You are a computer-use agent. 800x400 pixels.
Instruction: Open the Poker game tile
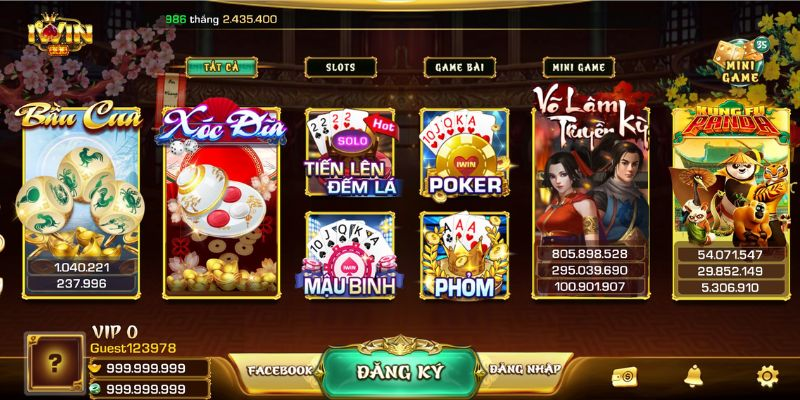[464, 153]
